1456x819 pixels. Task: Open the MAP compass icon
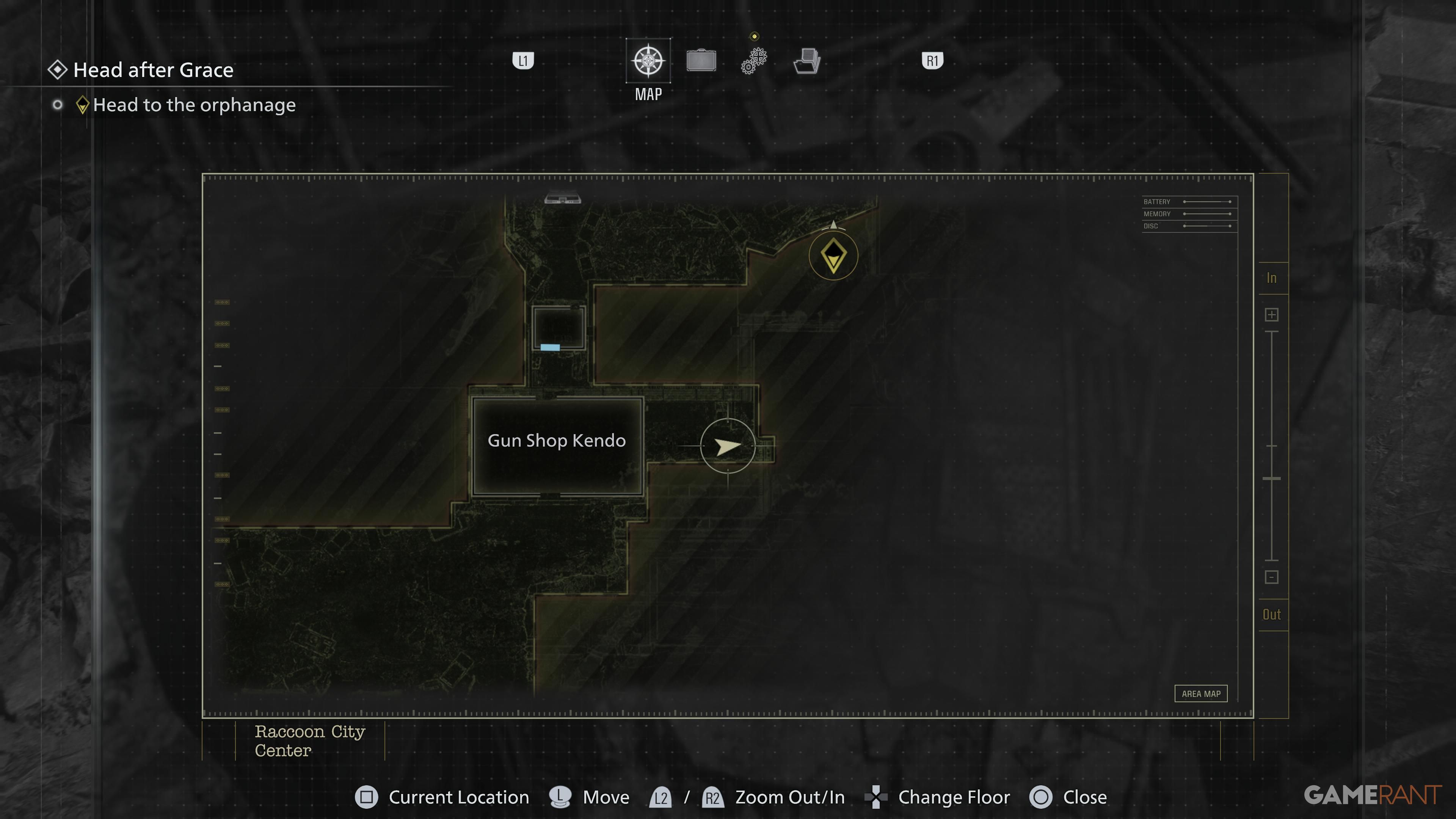[x=648, y=61]
